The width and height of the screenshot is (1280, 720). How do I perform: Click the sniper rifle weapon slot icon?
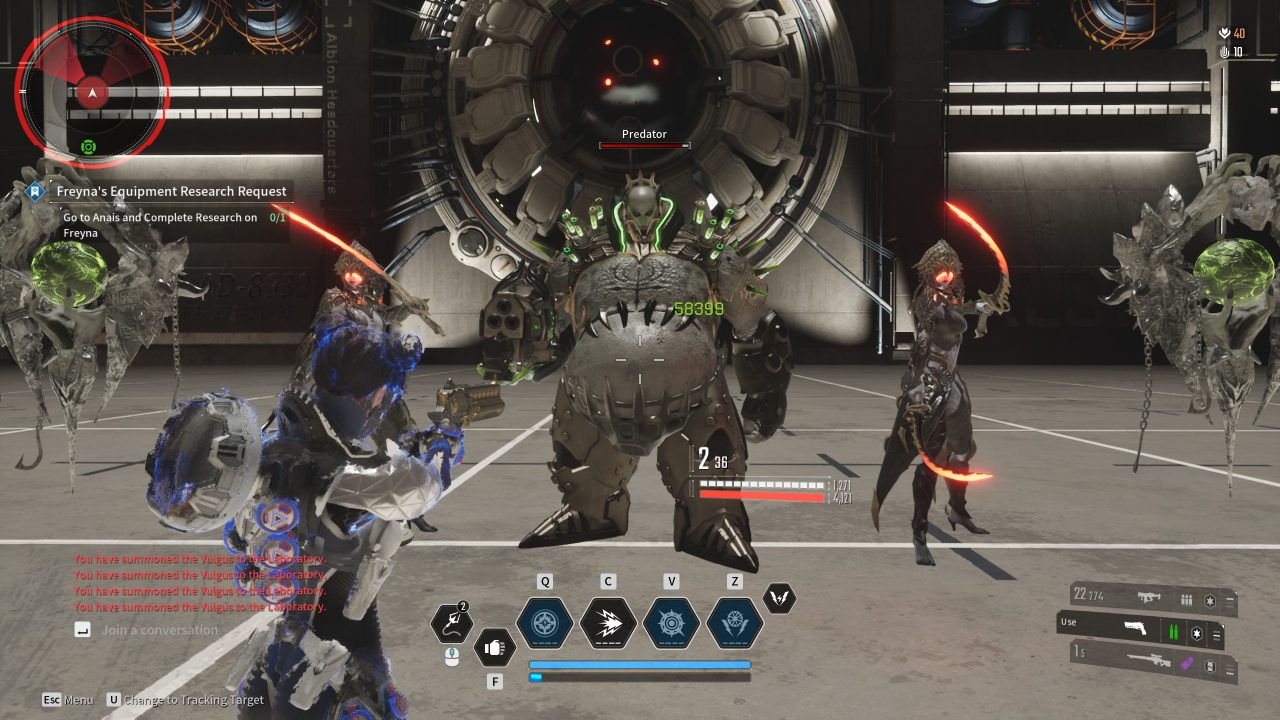(x=1150, y=660)
